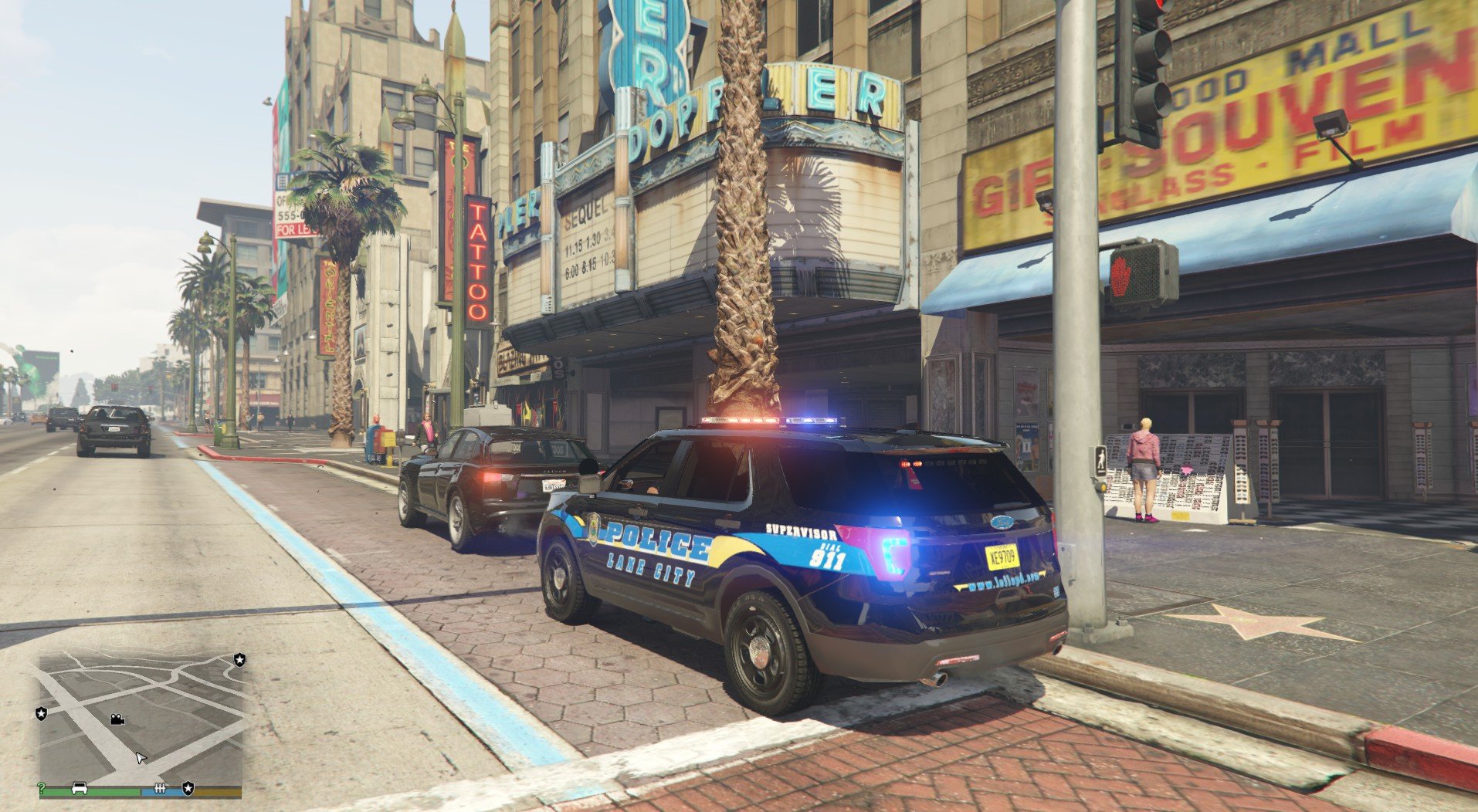Open the minimap street view
The width and height of the screenshot is (1478, 812).
pyautogui.click(x=141, y=716)
